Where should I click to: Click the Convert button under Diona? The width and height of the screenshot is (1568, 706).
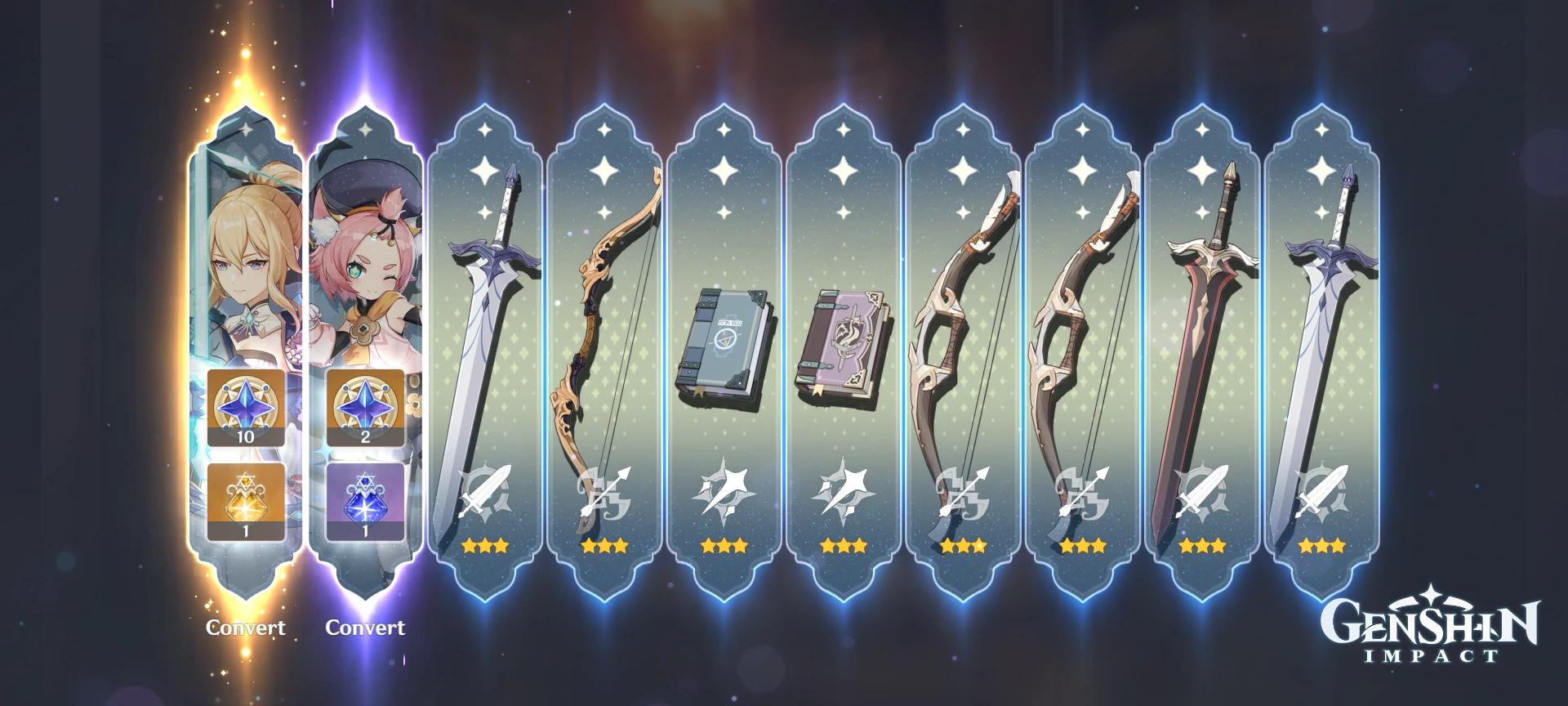click(364, 628)
